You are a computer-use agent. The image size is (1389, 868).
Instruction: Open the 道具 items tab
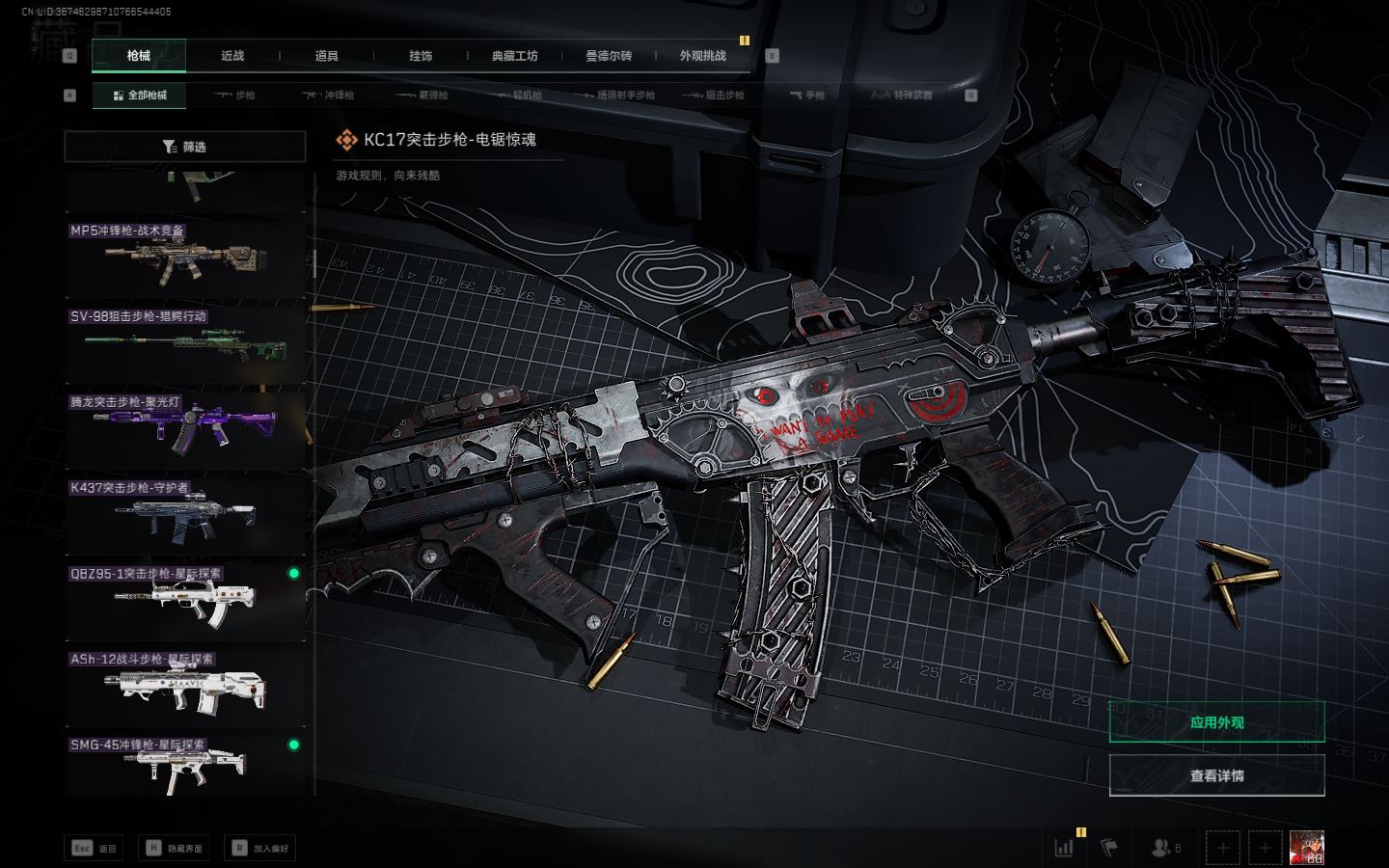click(x=326, y=56)
